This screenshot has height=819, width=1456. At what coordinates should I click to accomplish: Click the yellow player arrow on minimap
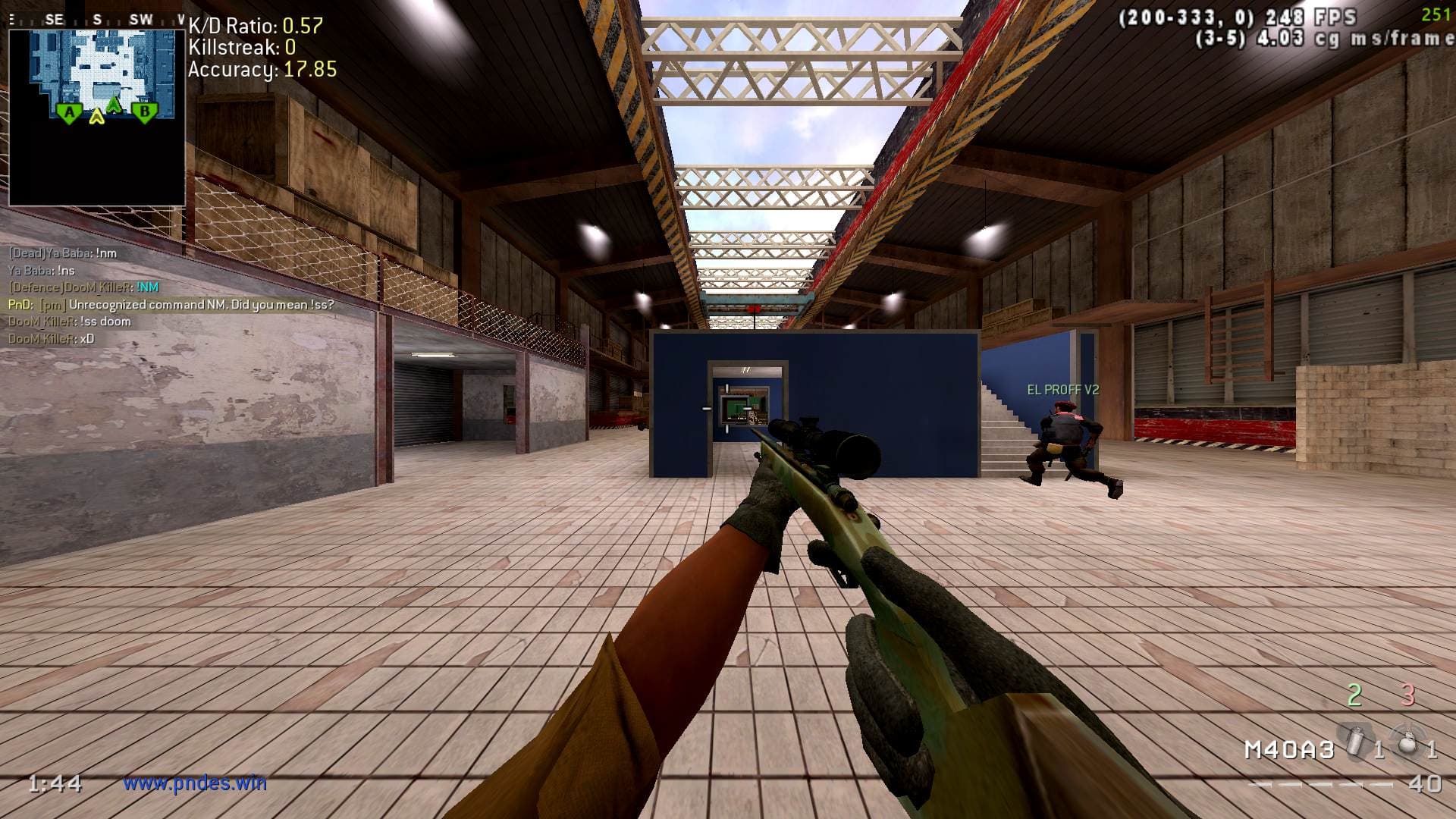point(96,117)
